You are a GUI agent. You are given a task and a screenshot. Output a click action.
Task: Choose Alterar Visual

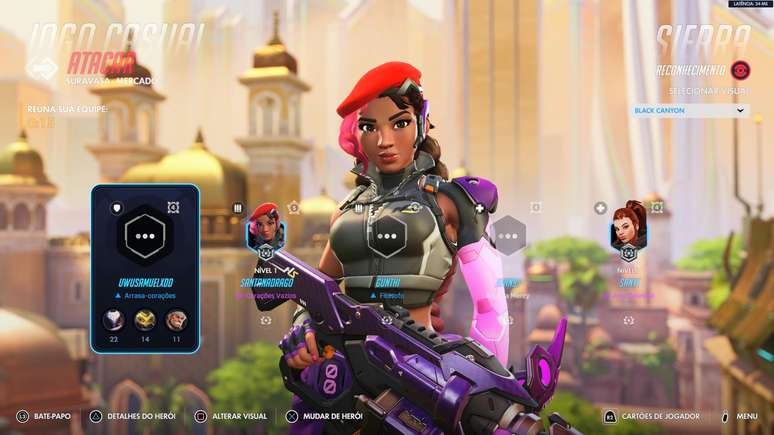(233, 416)
